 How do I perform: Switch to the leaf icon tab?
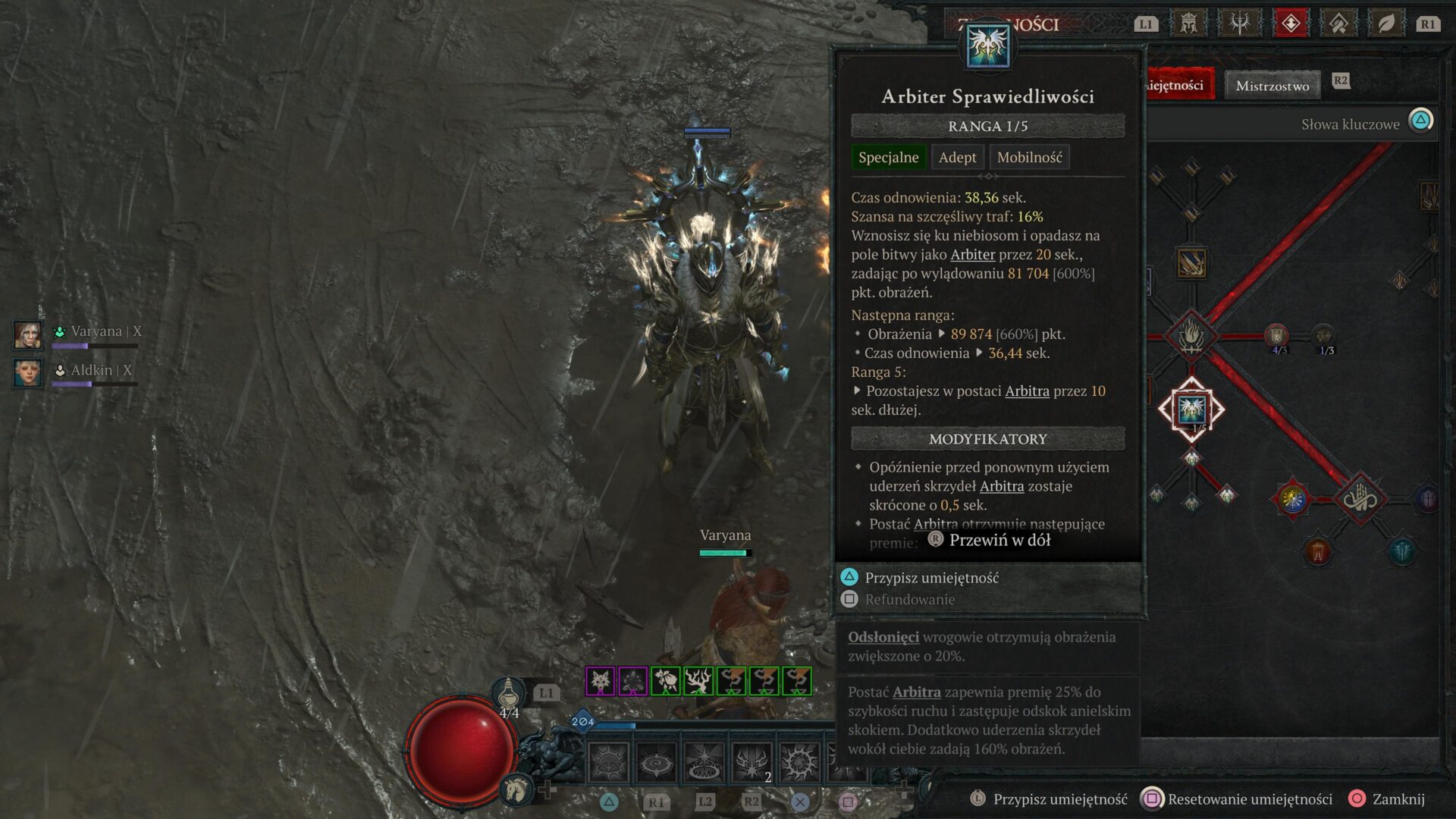click(x=1386, y=24)
